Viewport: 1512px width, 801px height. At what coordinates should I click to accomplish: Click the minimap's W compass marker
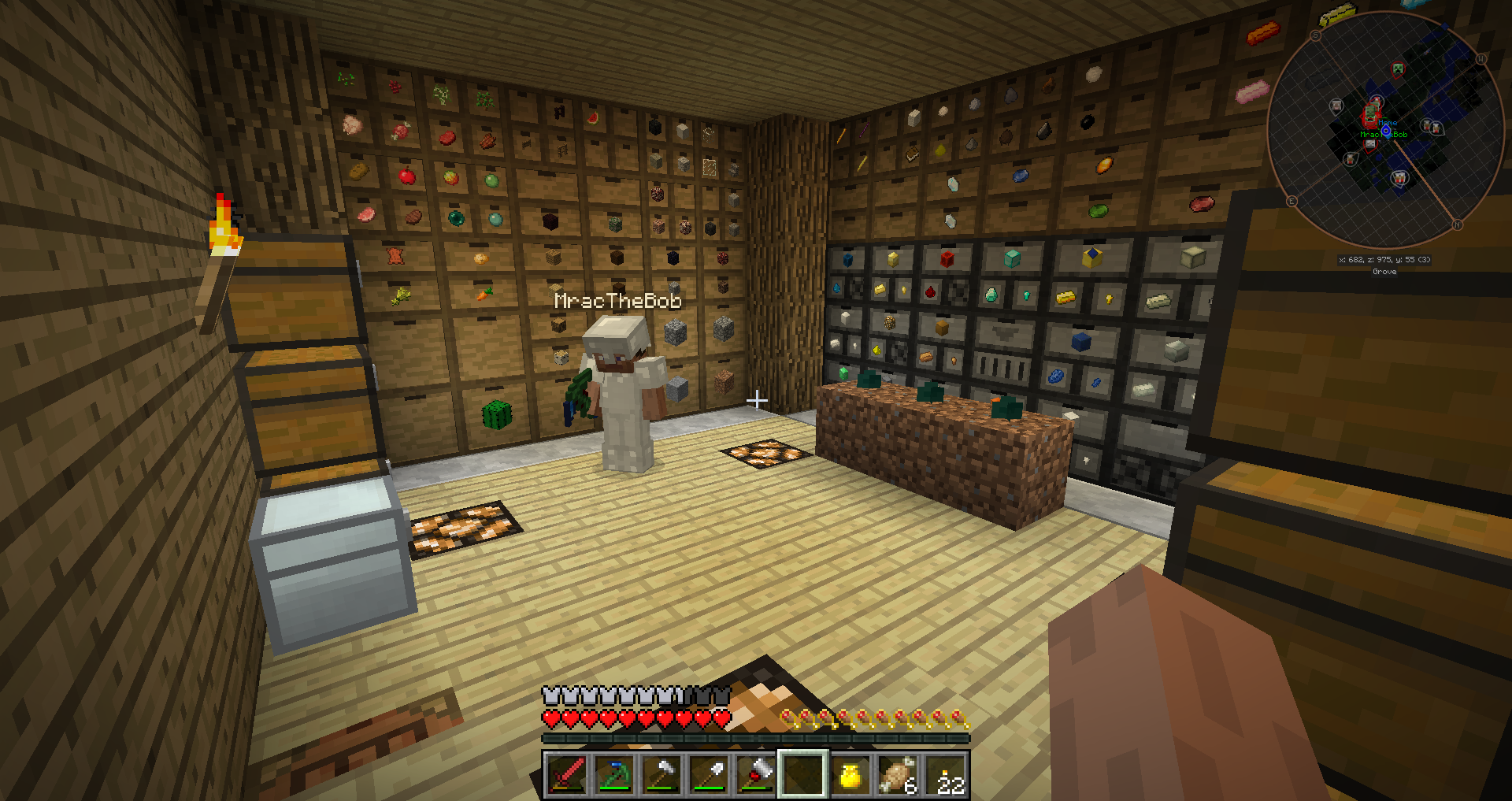click(1480, 60)
